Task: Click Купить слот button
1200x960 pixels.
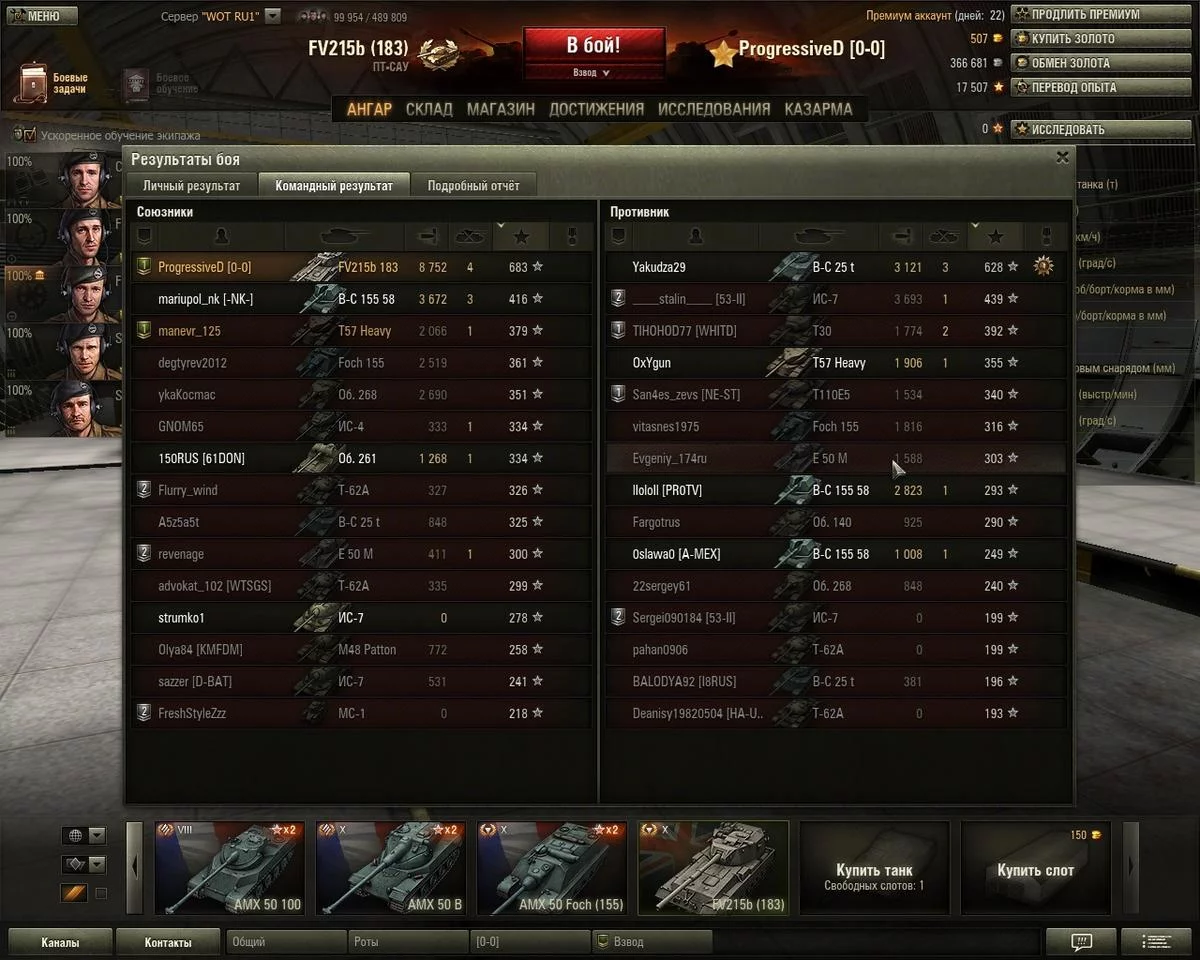Action: click(x=1035, y=867)
